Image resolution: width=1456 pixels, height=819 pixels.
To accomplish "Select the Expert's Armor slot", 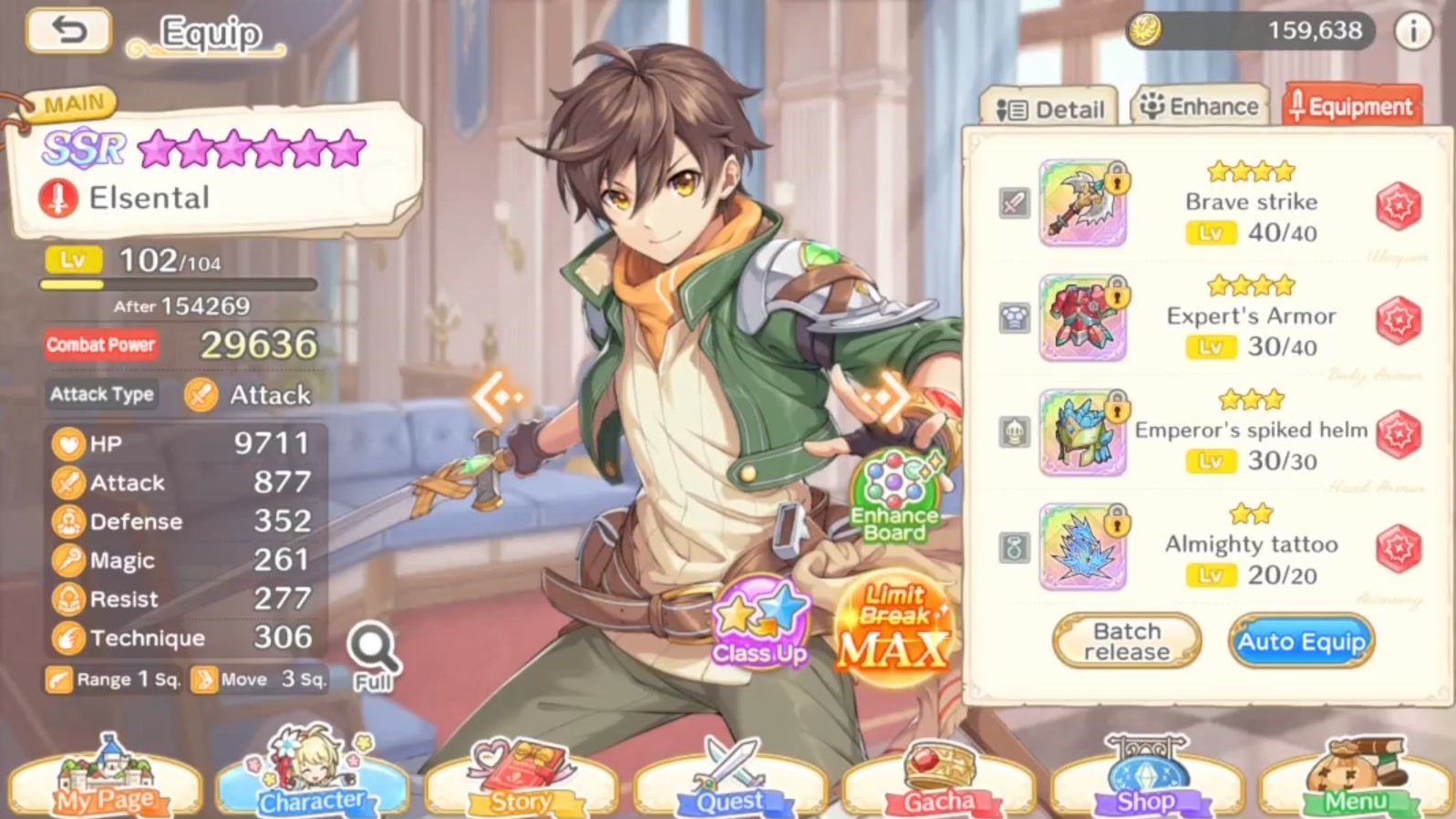I will click(1083, 317).
